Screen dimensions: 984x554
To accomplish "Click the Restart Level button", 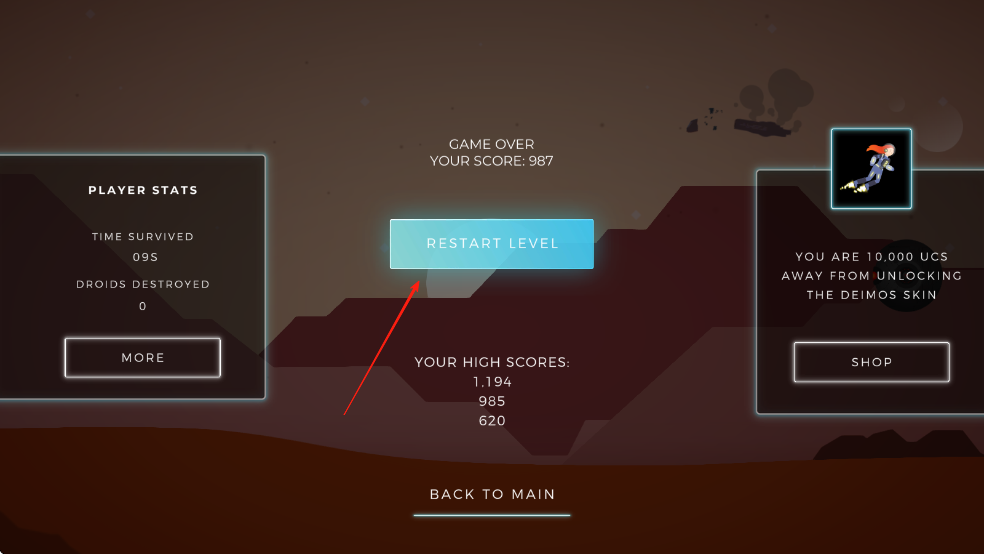I will 492,244.
